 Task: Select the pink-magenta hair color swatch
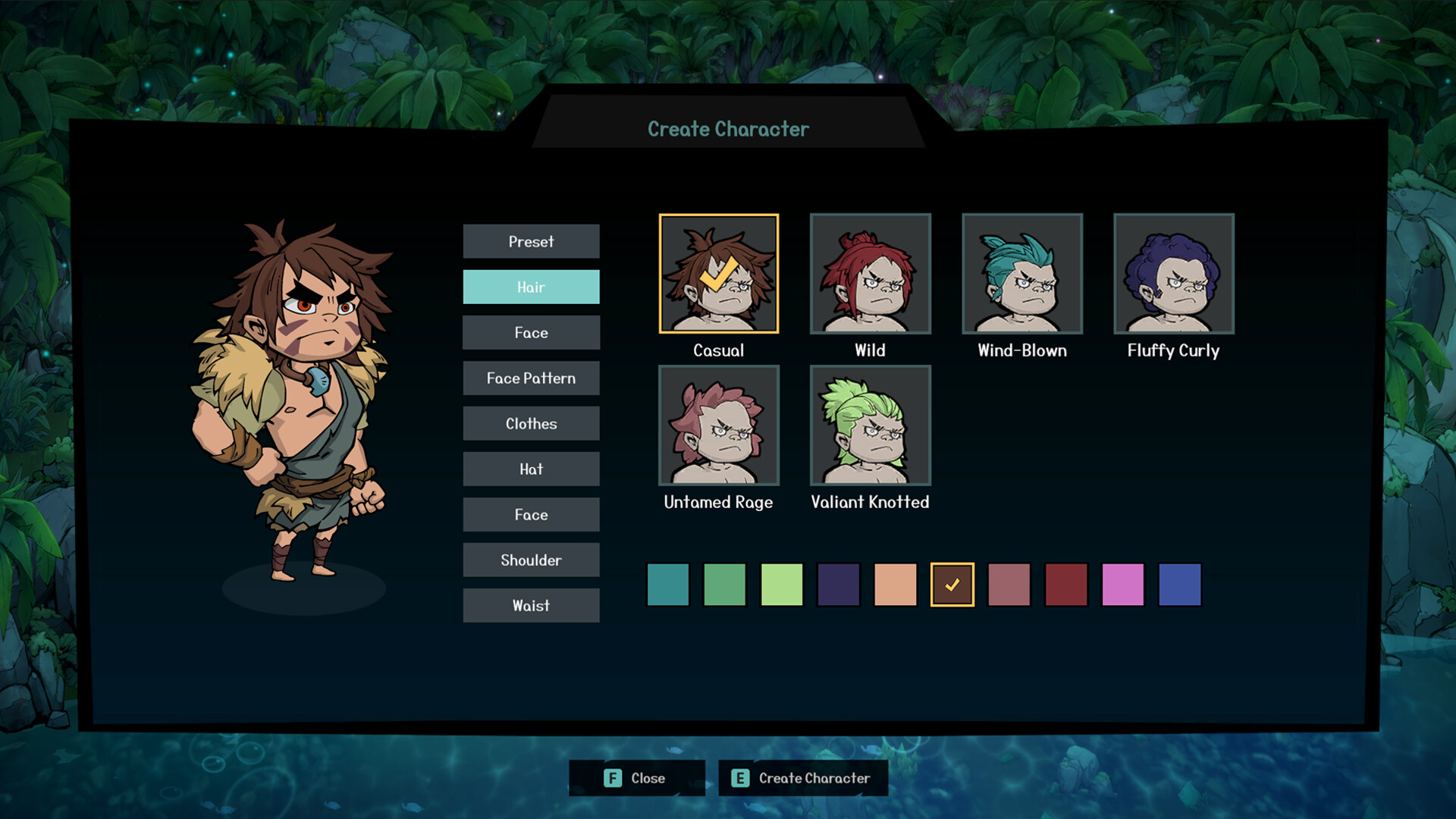click(1122, 585)
